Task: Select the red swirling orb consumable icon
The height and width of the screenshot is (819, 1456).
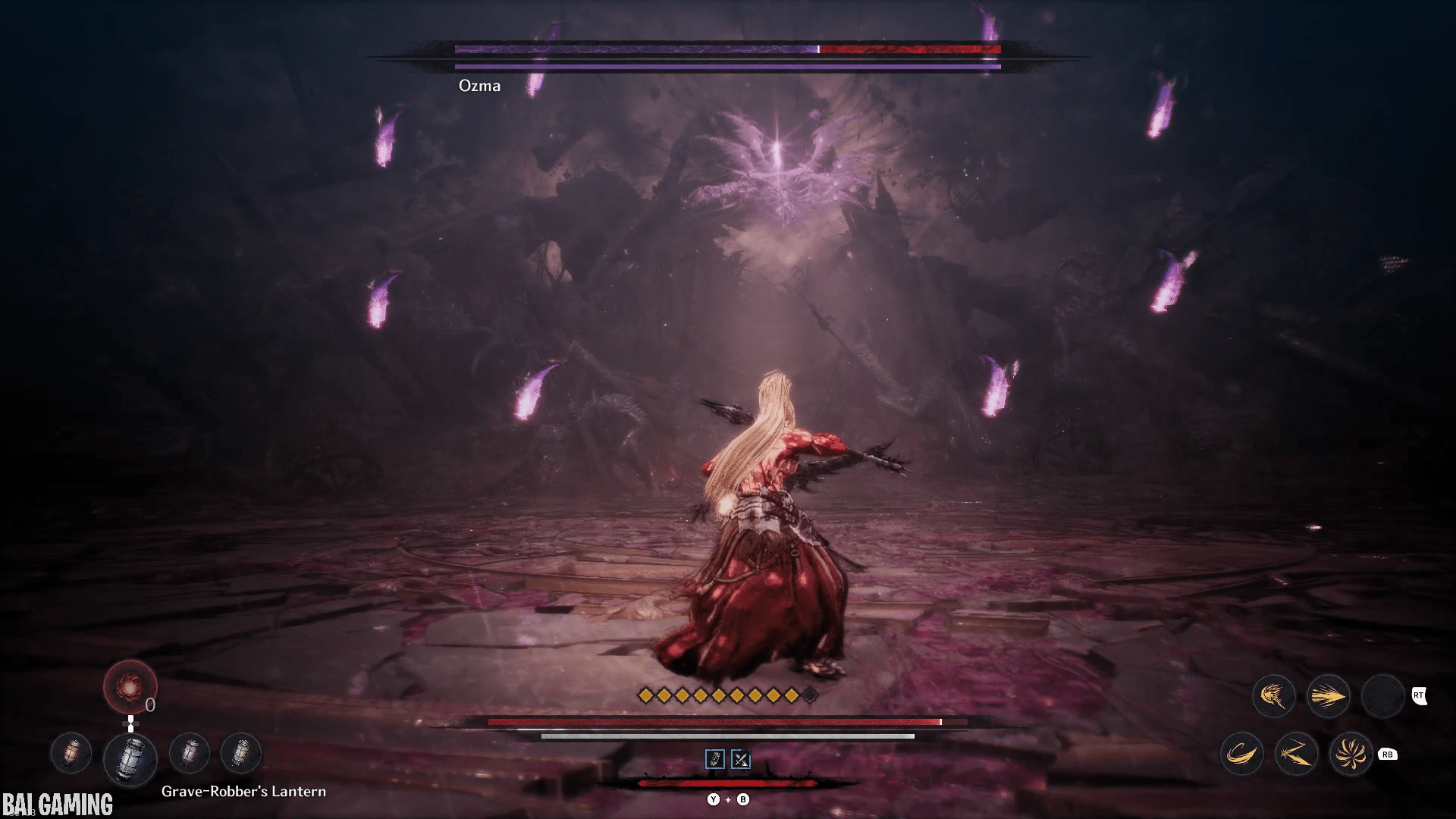Action: (x=130, y=687)
